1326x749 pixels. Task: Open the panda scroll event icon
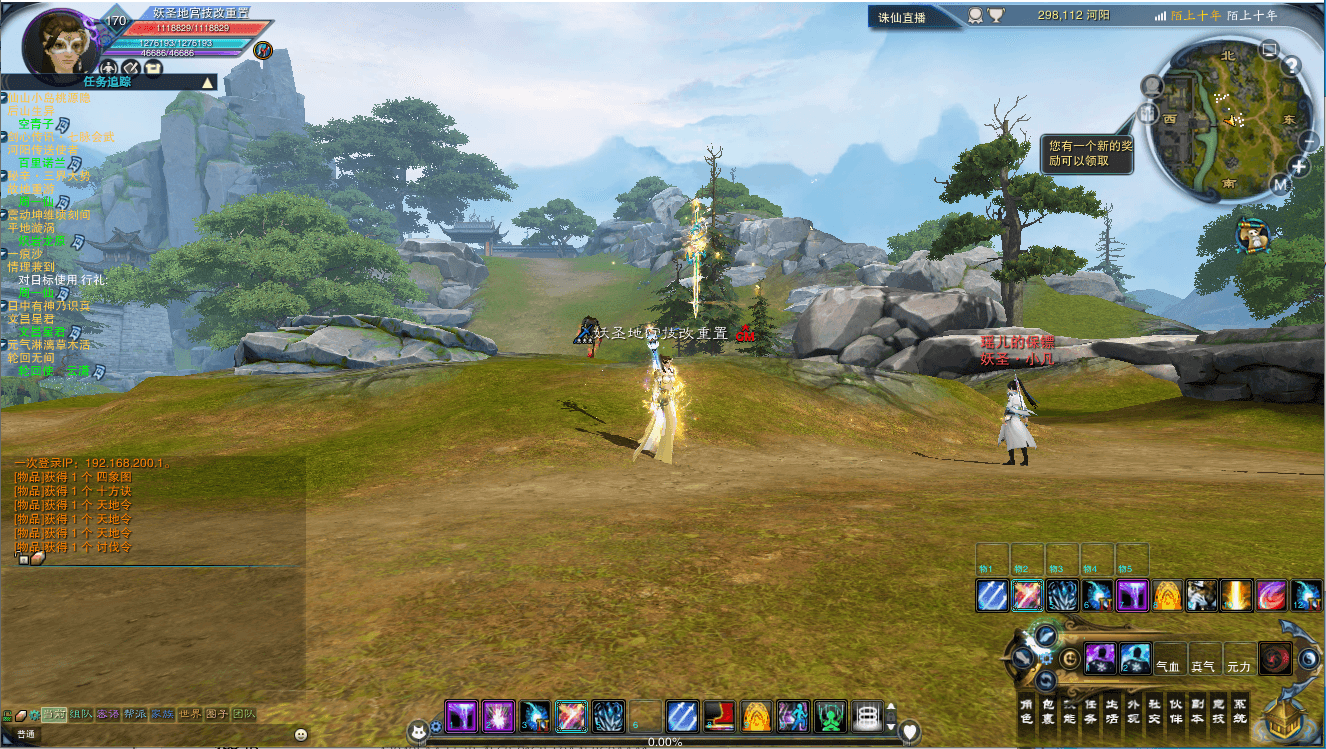coord(1251,236)
